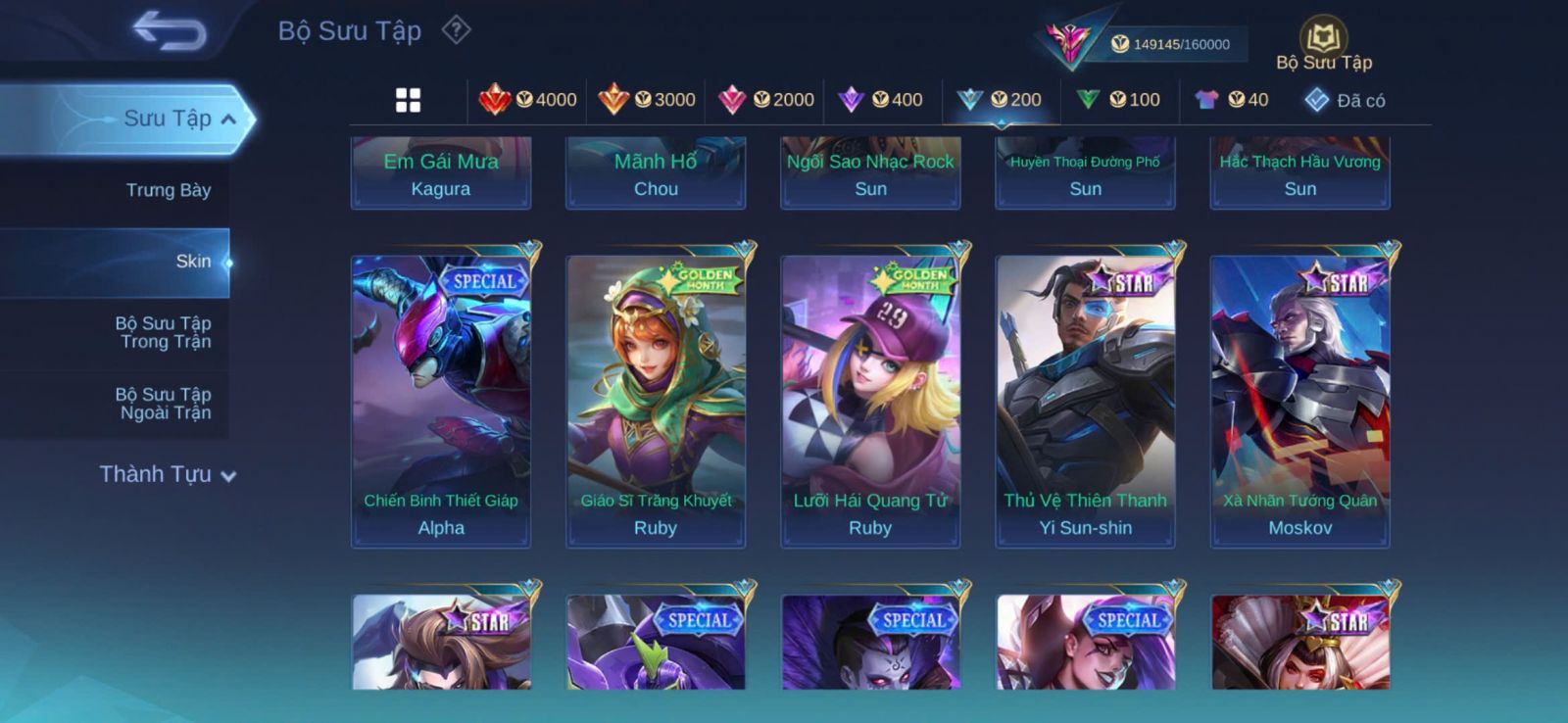
Task: Show all skins with the grid filter
Action: click(x=408, y=100)
